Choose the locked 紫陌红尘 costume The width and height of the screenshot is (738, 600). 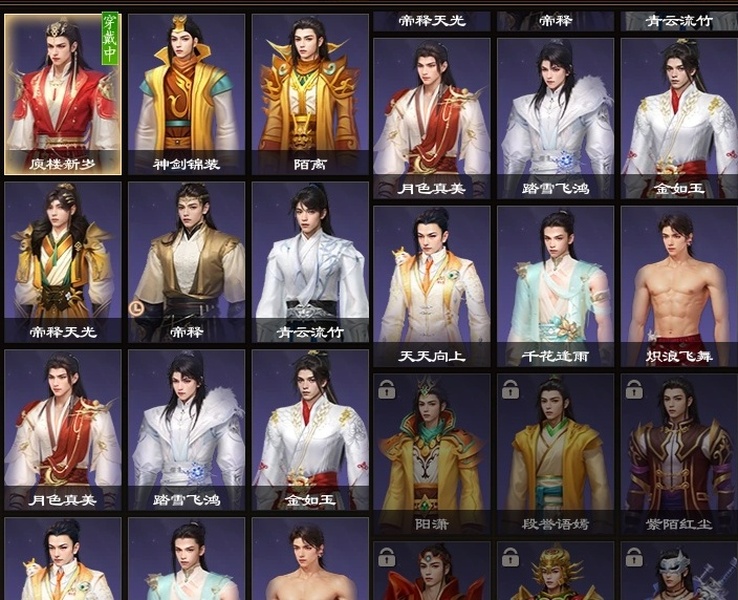coord(679,454)
